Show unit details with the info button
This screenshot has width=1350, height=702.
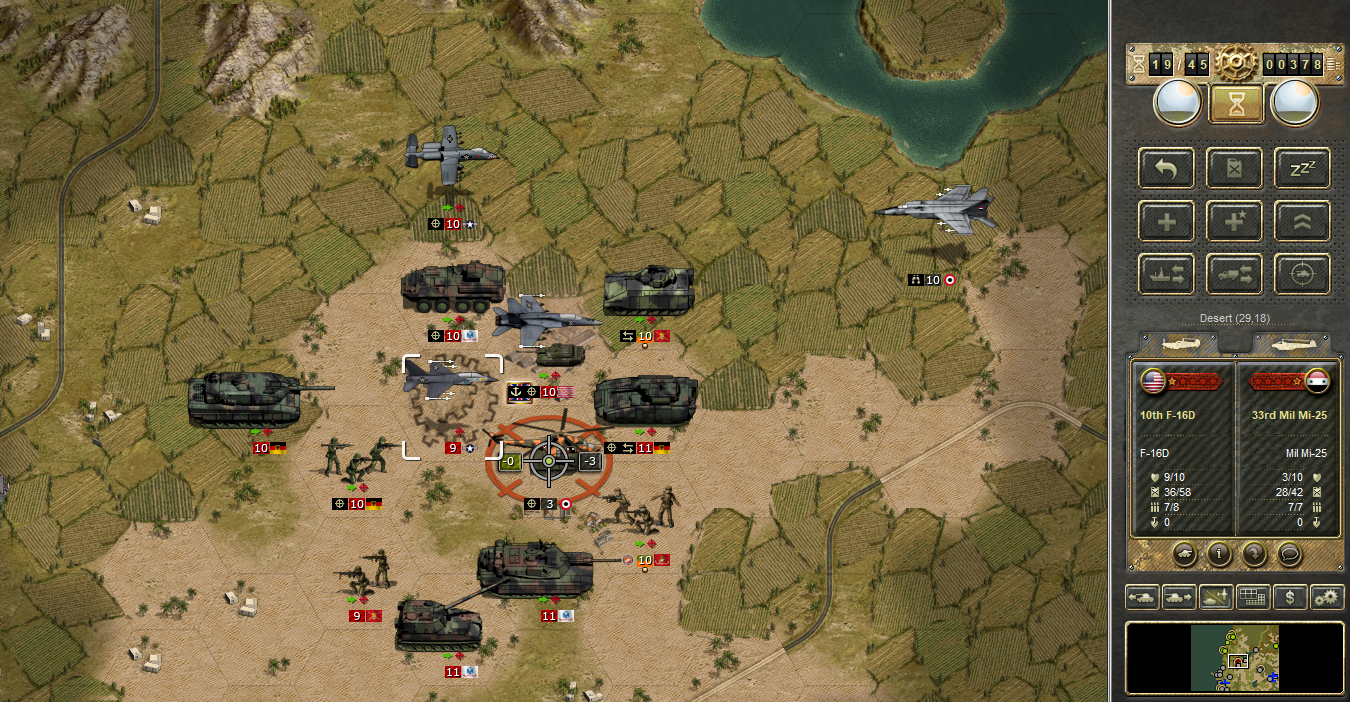[x=1218, y=552]
